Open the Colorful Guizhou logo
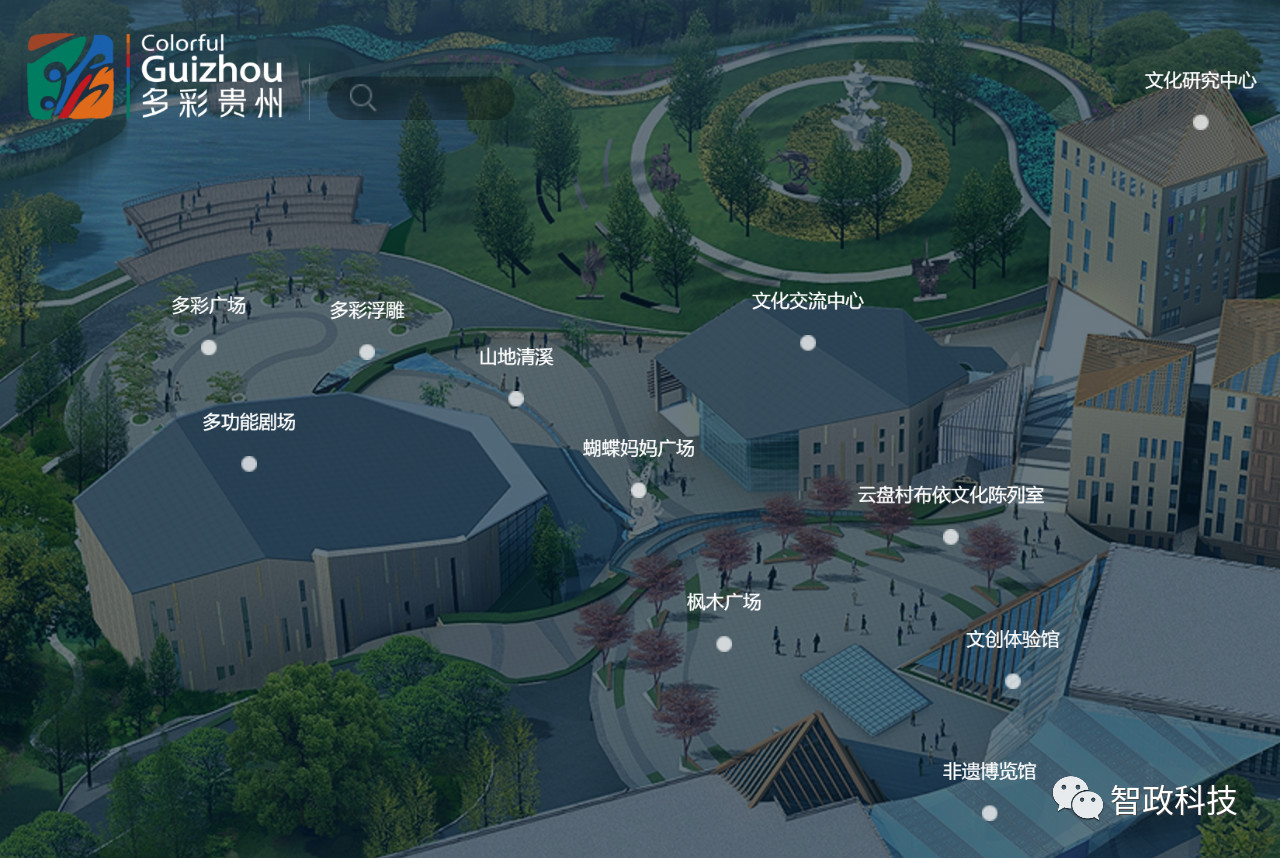The height and width of the screenshot is (858, 1280). [156, 76]
